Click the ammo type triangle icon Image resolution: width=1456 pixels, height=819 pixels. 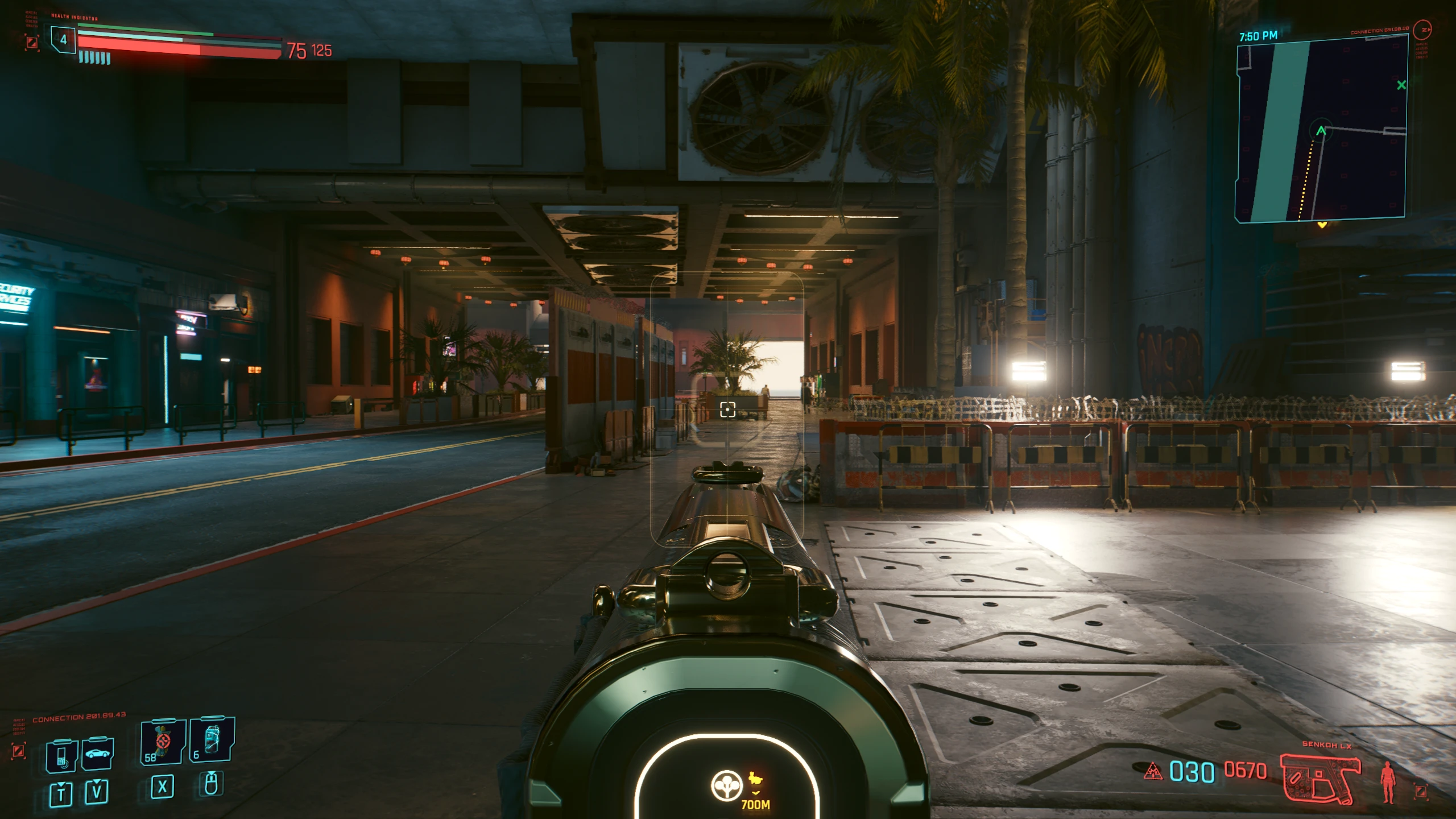click(x=1153, y=771)
